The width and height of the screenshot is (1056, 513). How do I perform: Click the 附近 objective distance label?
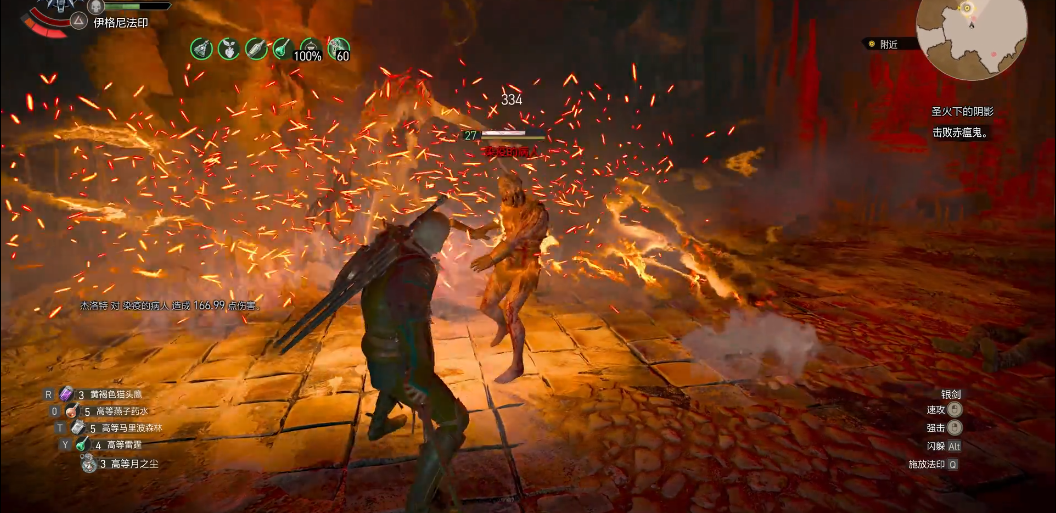coord(888,44)
